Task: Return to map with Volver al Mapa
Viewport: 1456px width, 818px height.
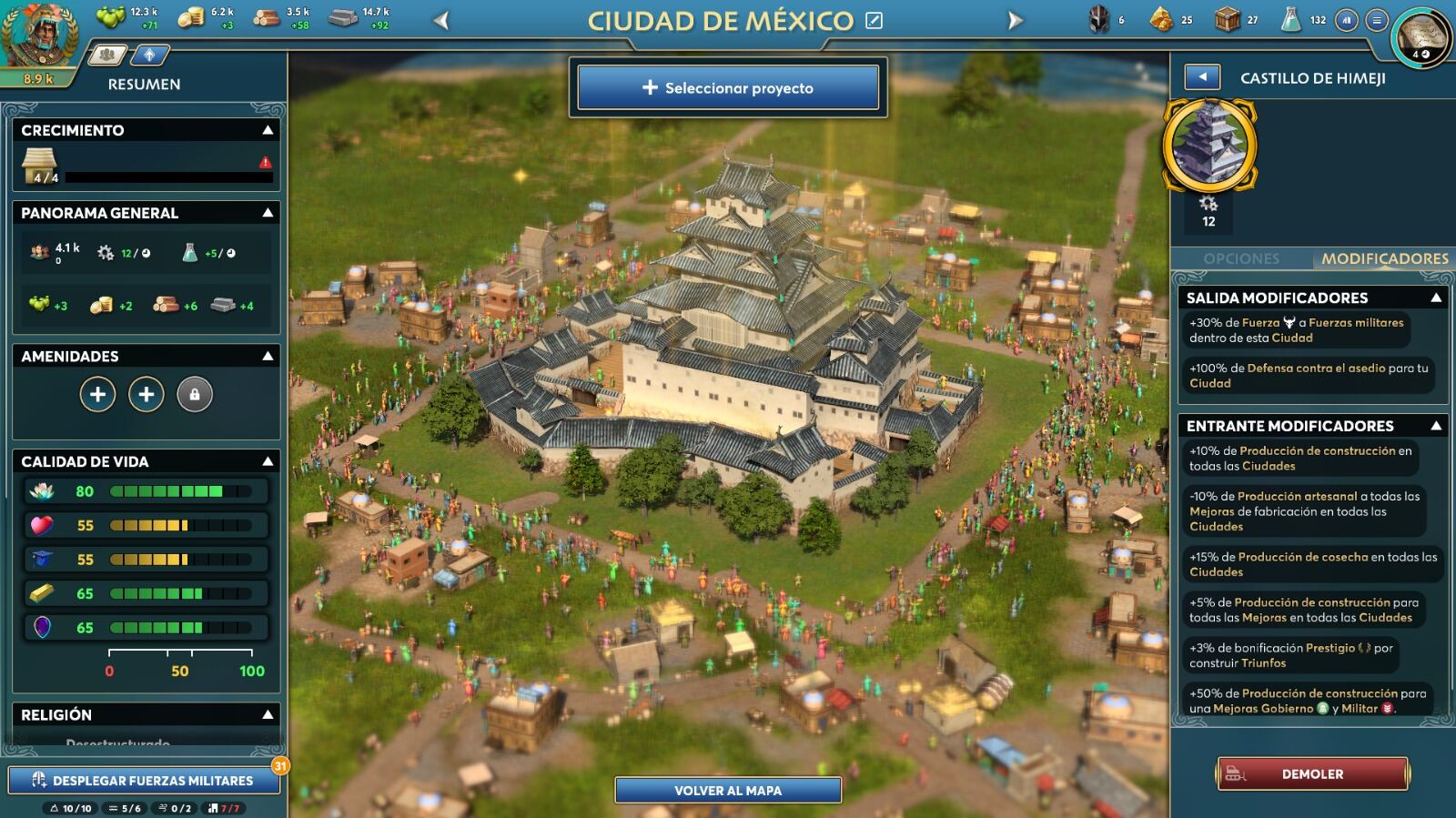Action: pyautogui.click(x=728, y=790)
